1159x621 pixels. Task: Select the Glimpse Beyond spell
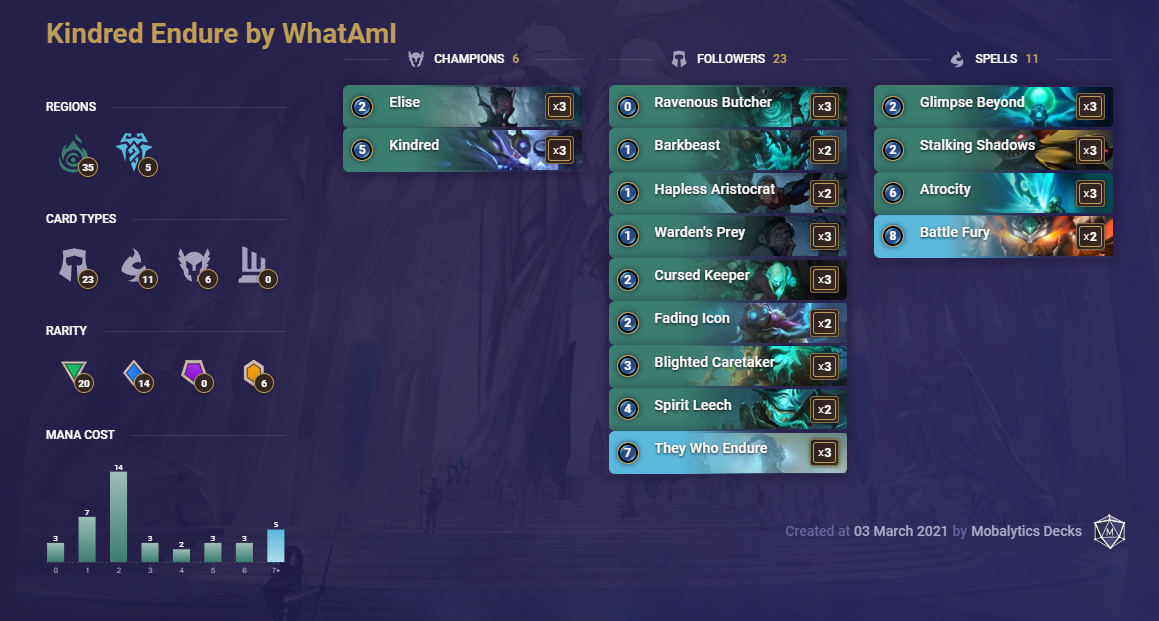[x=993, y=106]
